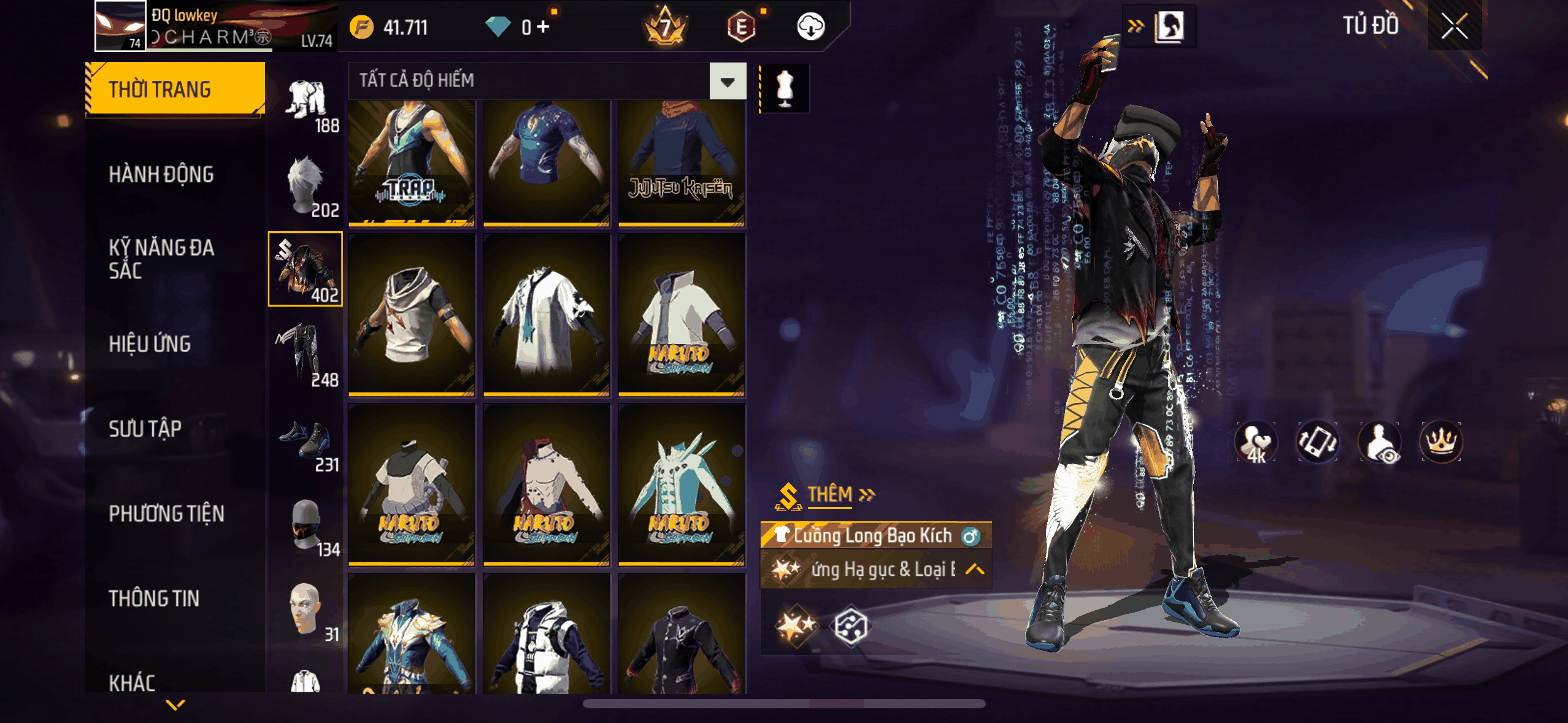Select the TRAP tank top outfit

(412, 163)
